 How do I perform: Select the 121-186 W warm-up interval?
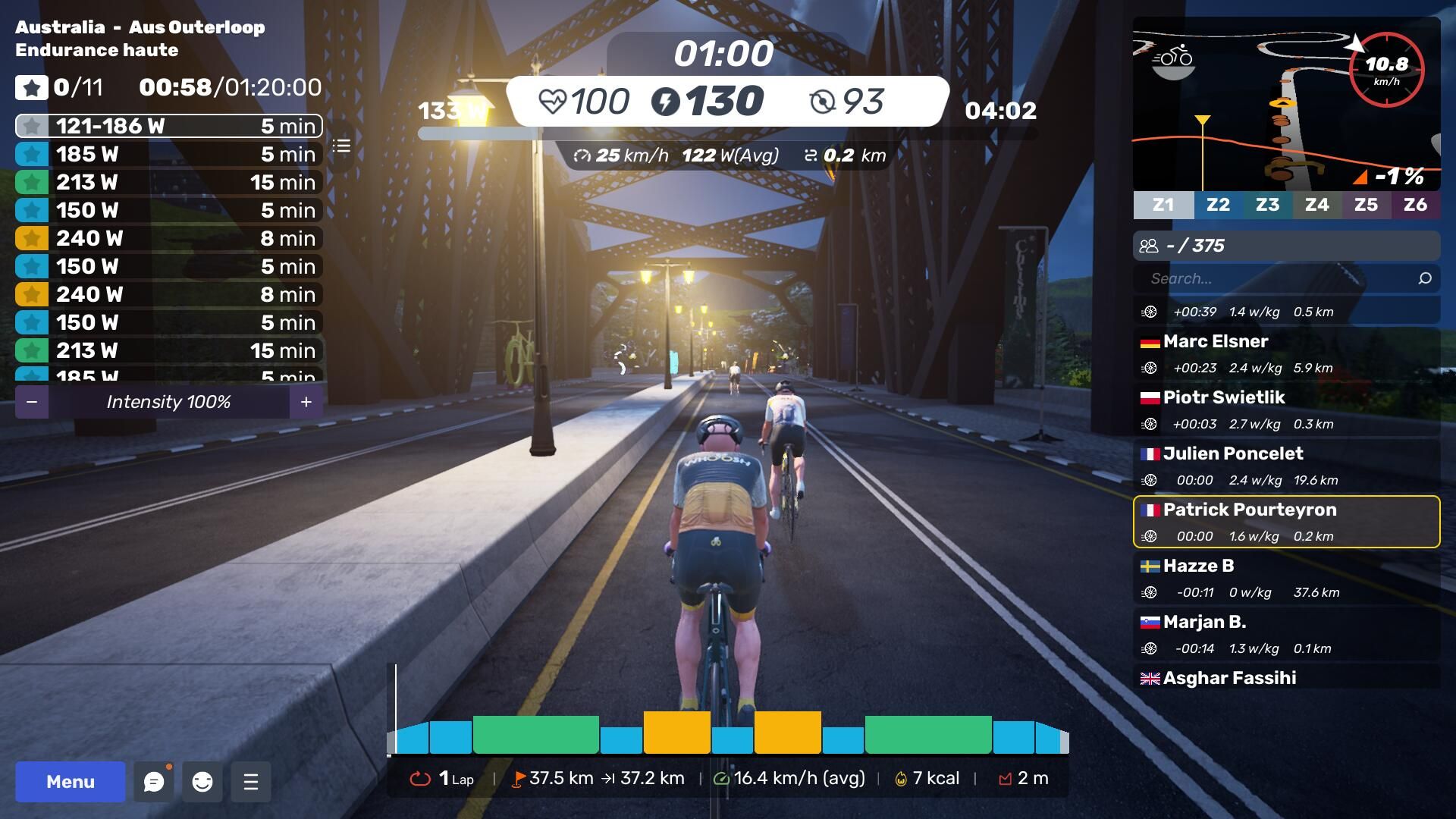(x=168, y=126)
